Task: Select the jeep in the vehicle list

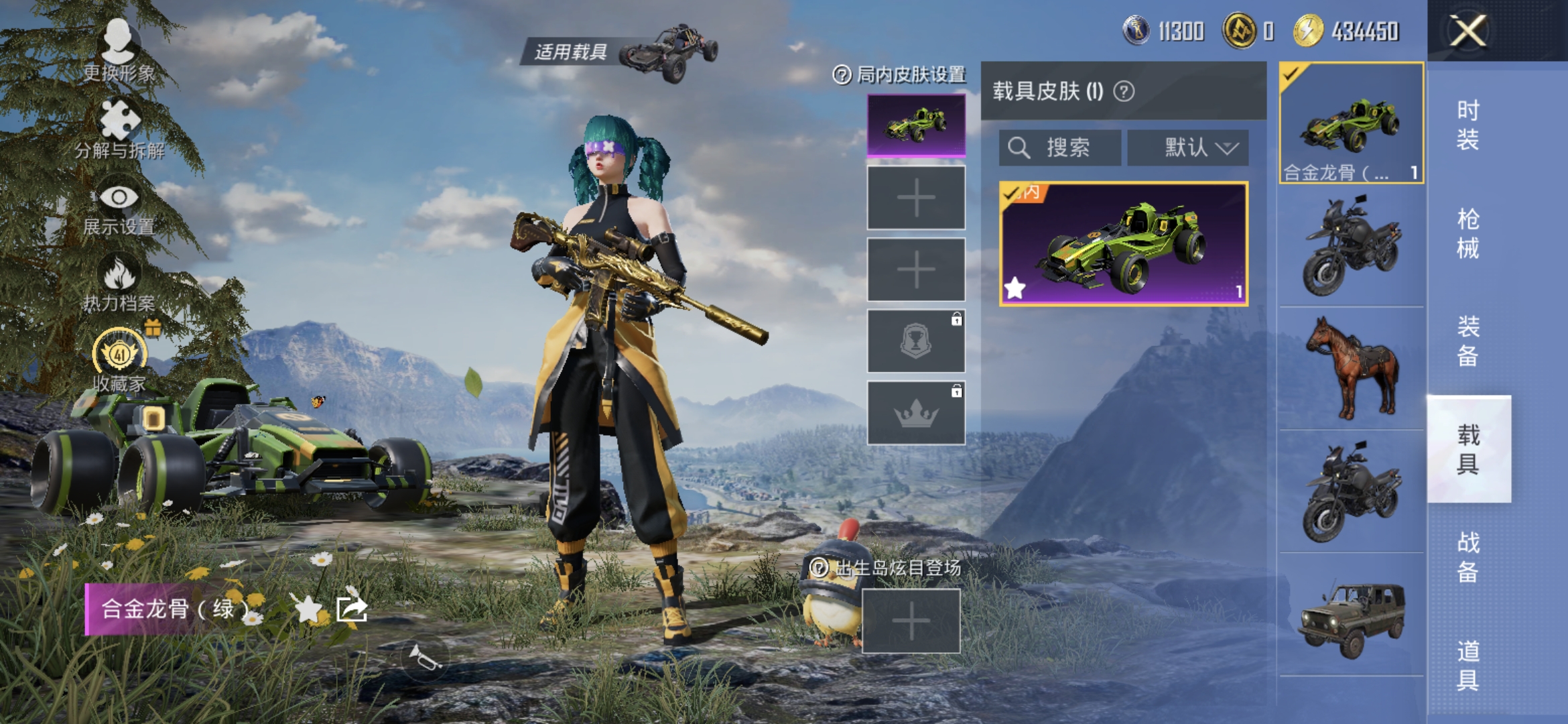Action: [x=1352, y=615]
